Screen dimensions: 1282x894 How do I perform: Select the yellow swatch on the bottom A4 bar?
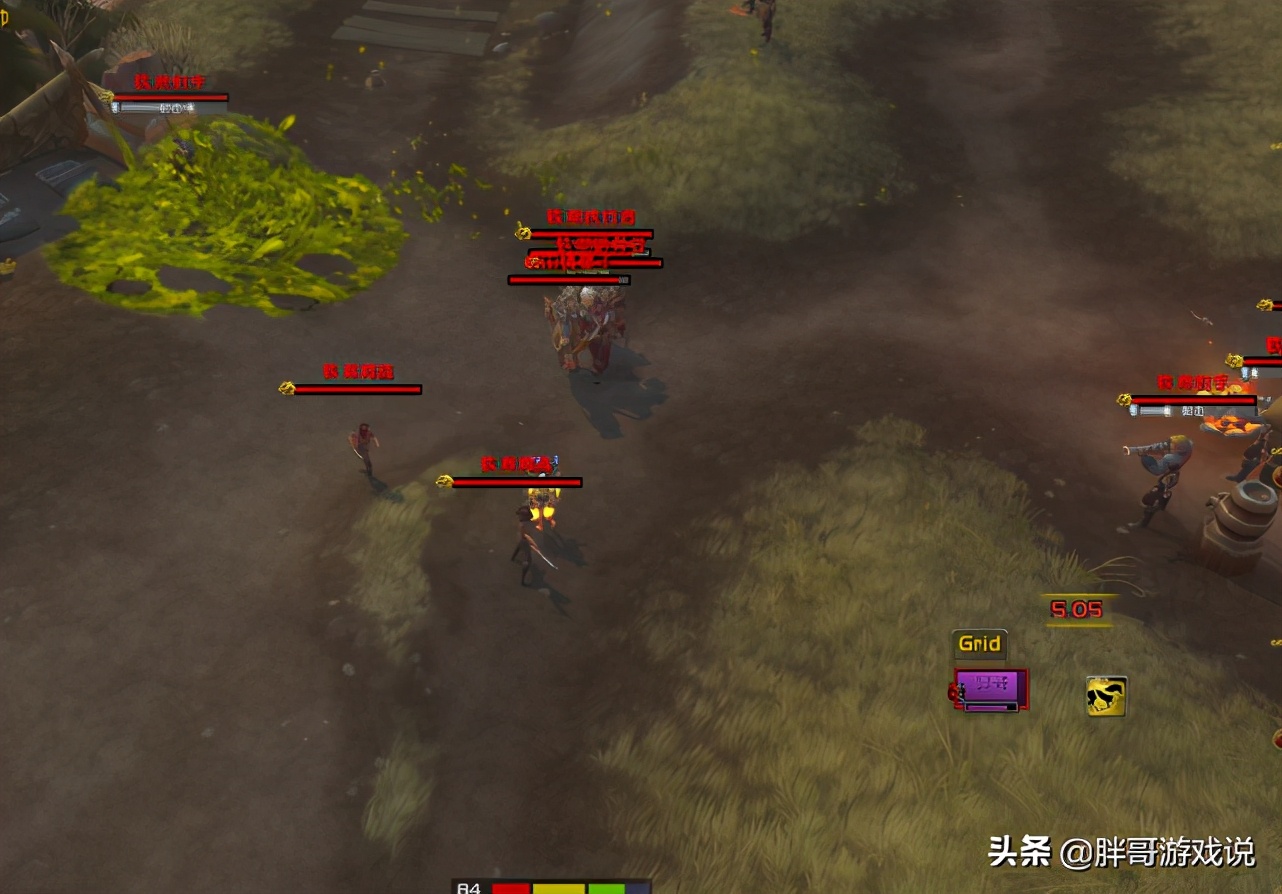pyautogui.click(x=558, y=887)
